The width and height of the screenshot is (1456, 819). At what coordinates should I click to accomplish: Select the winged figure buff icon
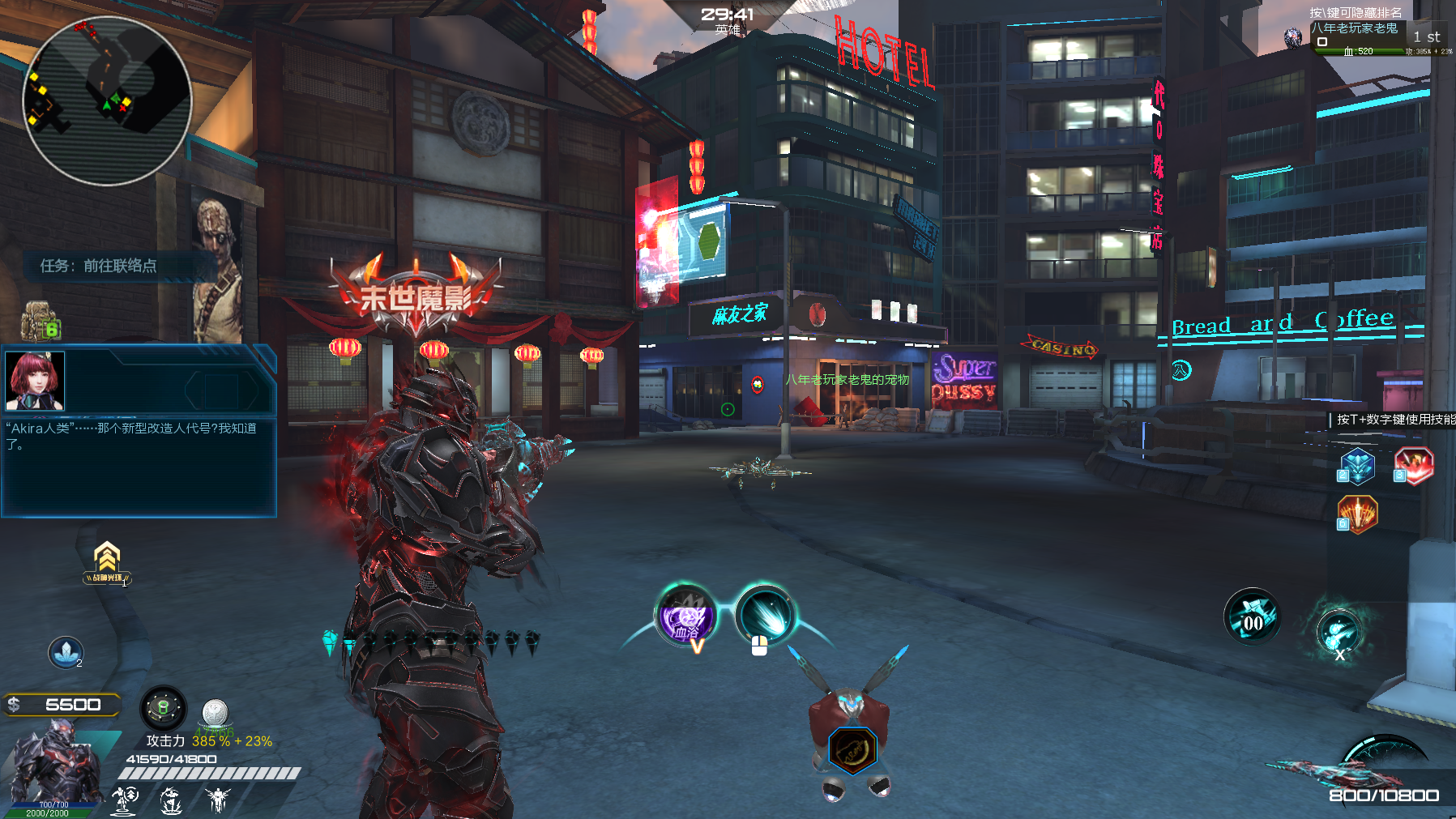coord(218,800)
